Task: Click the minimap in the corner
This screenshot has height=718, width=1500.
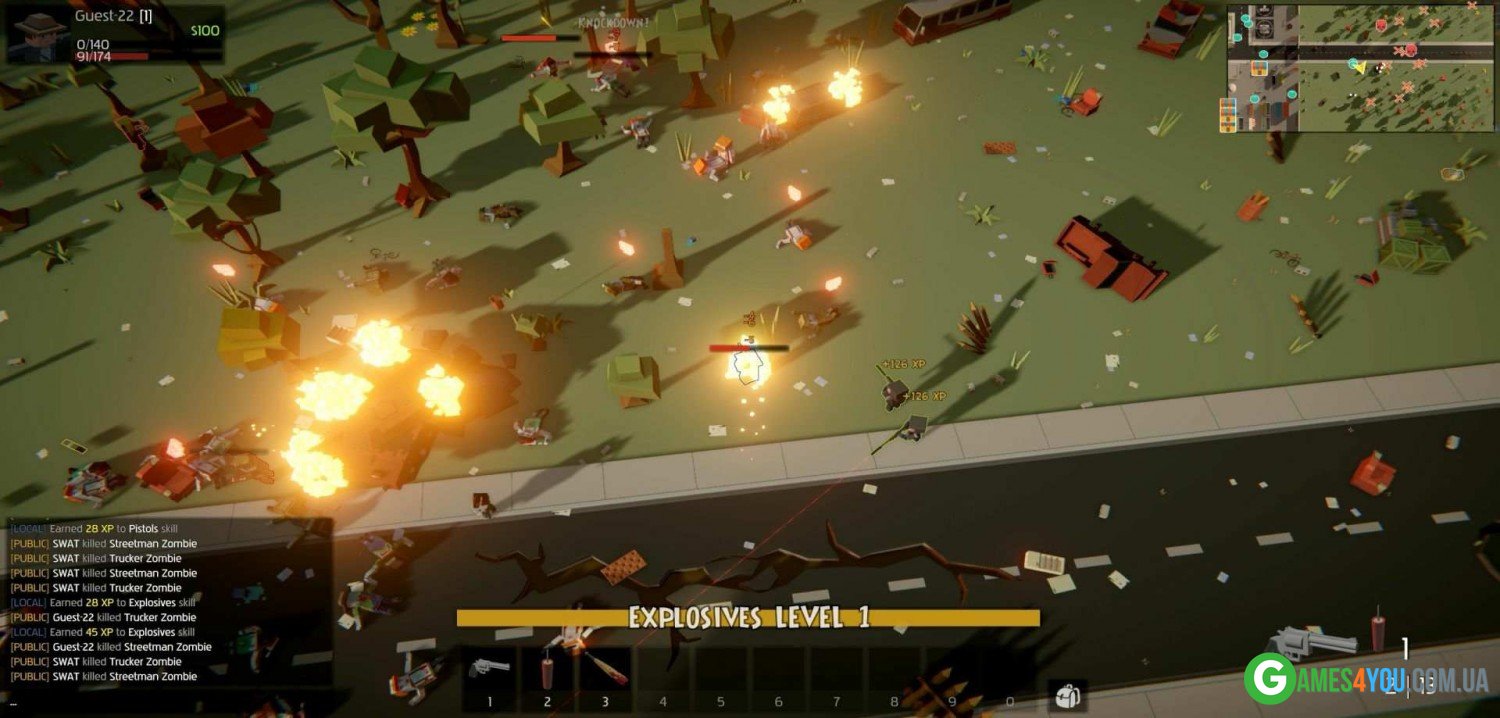Action: click(1359, 68)
